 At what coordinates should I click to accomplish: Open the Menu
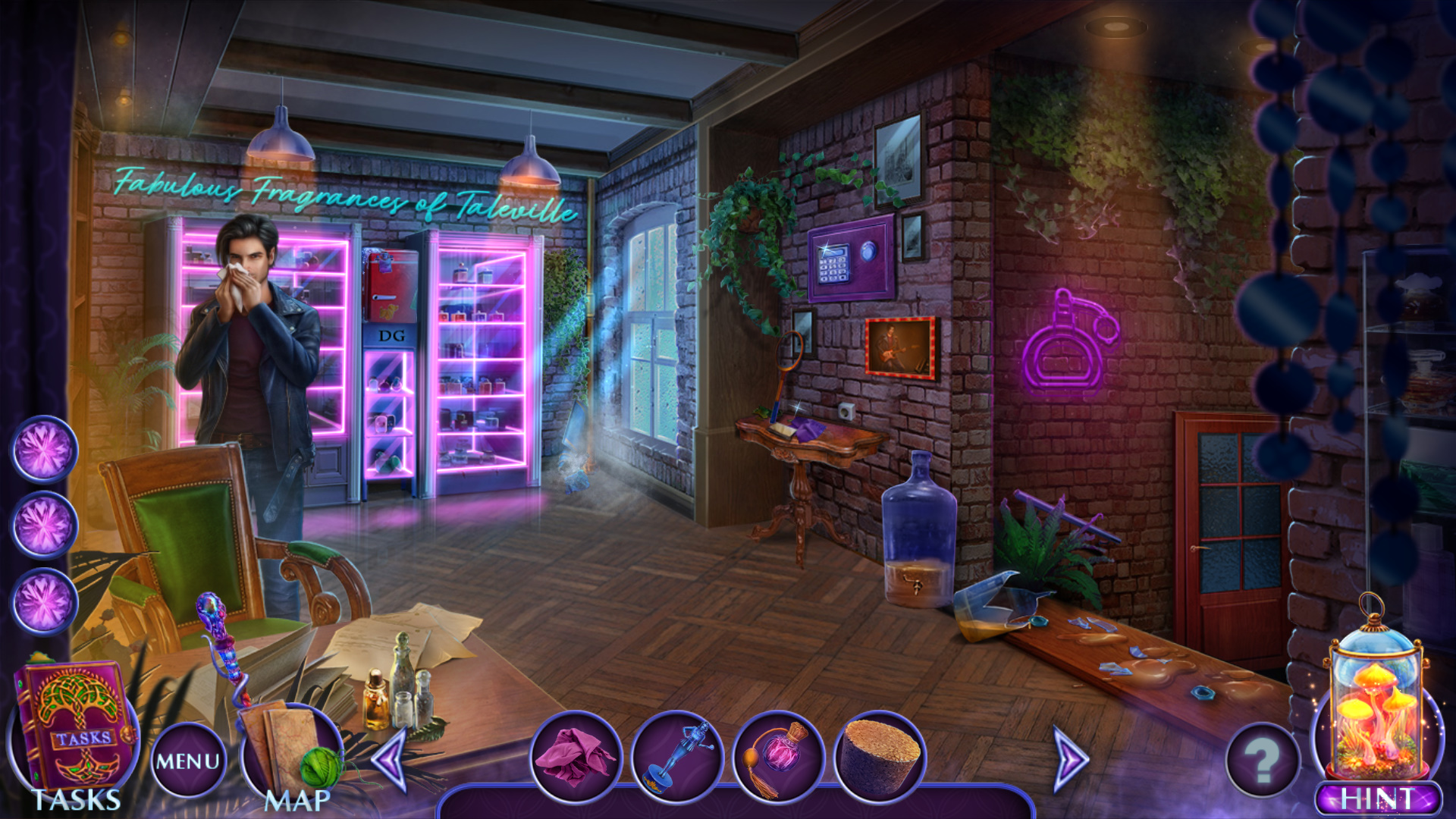[188, 761]
